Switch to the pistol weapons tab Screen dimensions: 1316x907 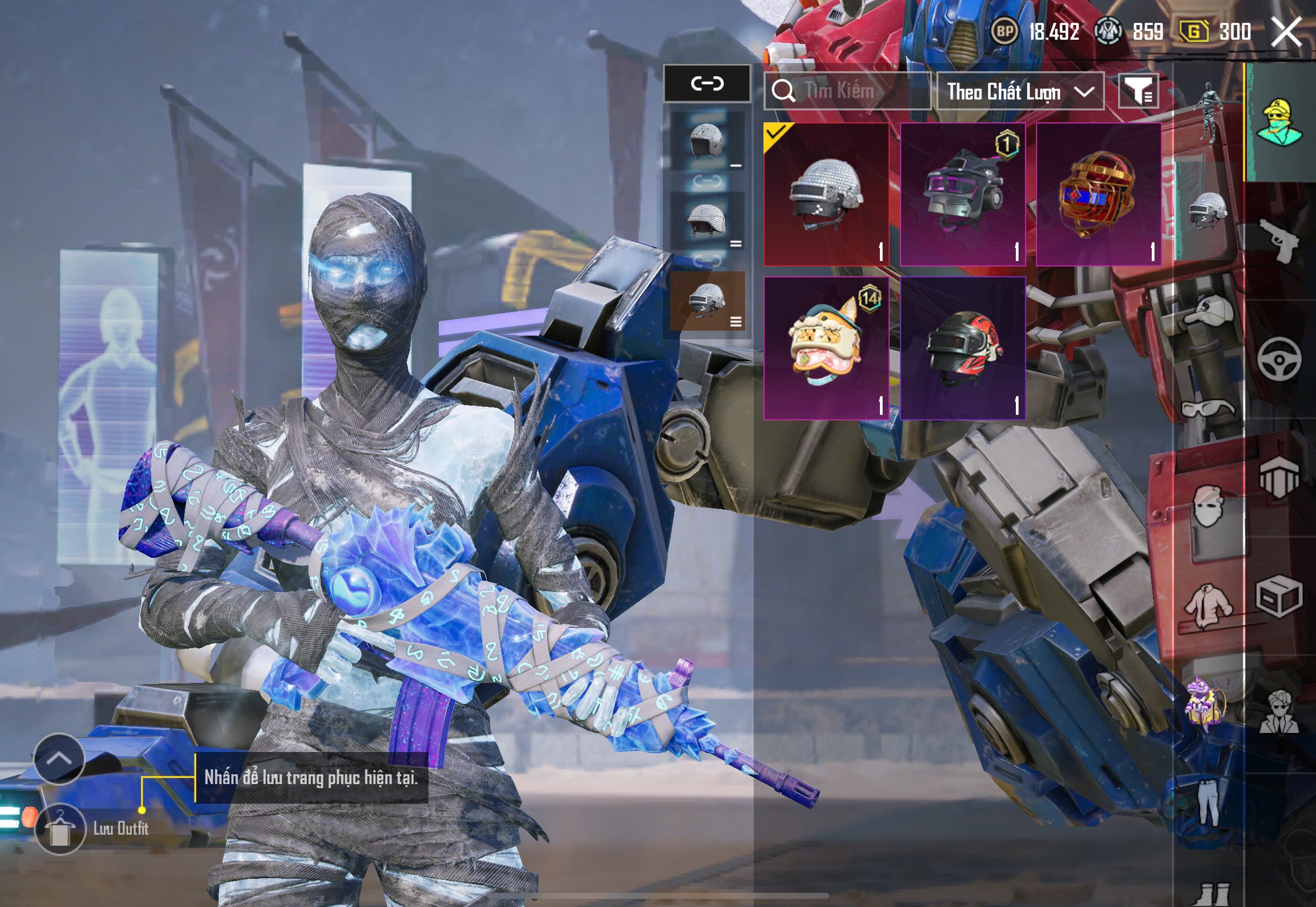tap(1279, 240)
